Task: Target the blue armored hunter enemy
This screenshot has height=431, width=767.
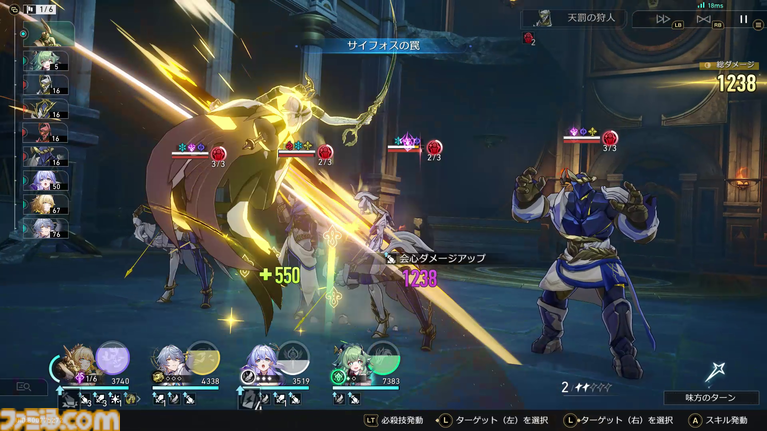Action: (x=573, y=270)
